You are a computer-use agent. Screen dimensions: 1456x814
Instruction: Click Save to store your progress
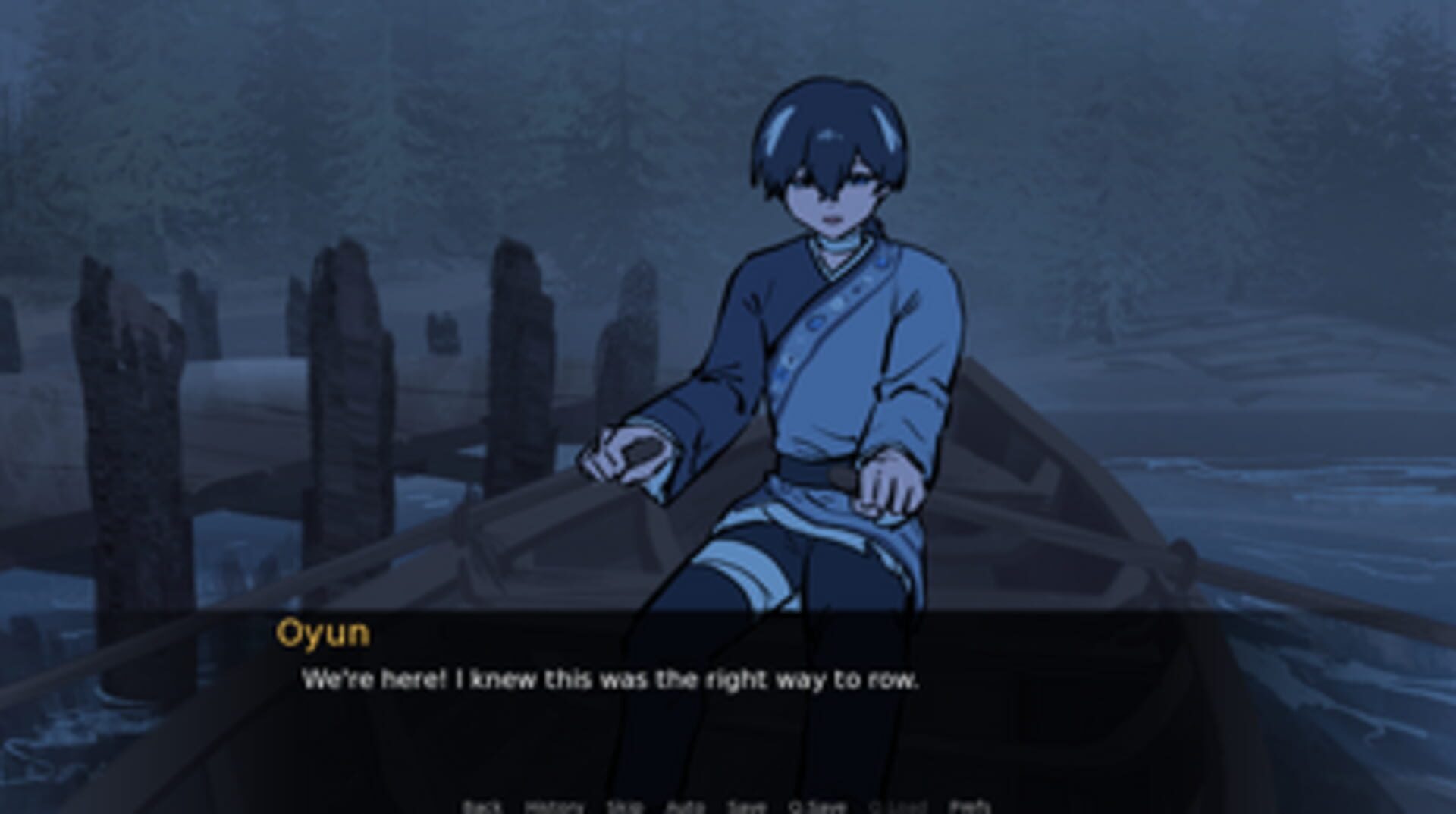tap(745, 807)
